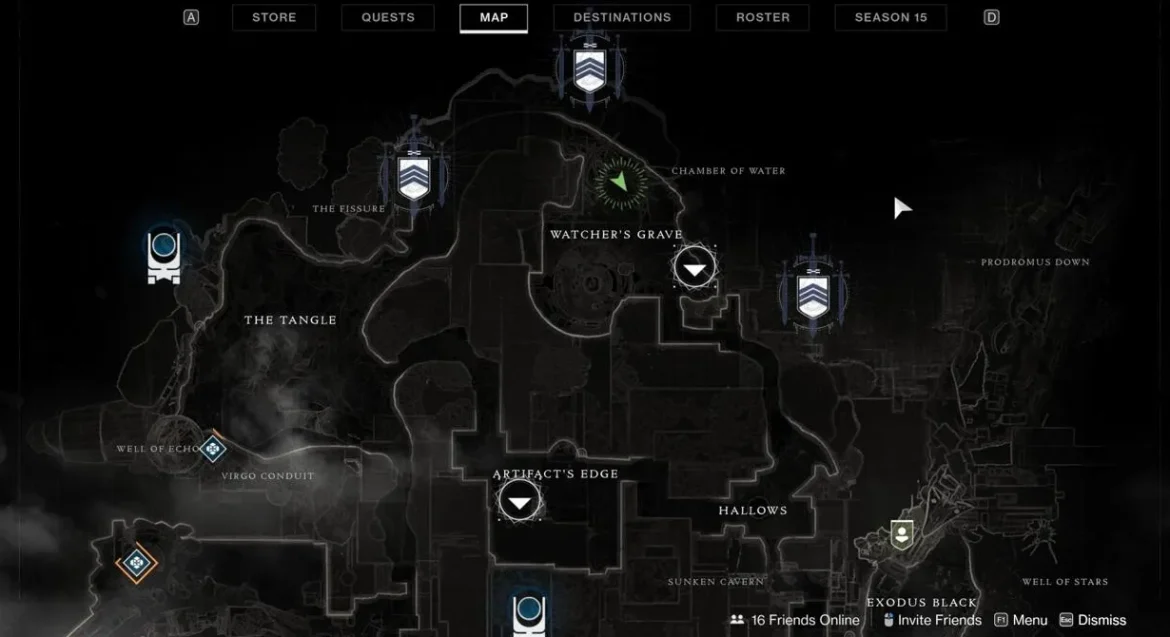Screen dimensions: 1170x637
Task: Open the Roster tab
Action: [x=763, y=17]
